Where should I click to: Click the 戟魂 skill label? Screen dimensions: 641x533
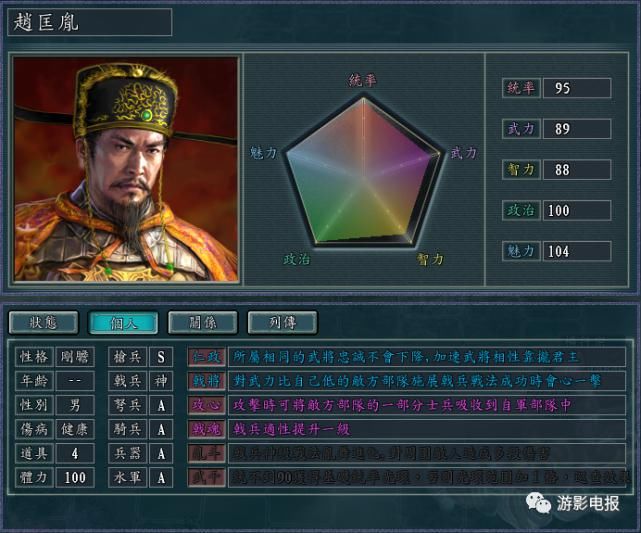(x=206, y=429)
